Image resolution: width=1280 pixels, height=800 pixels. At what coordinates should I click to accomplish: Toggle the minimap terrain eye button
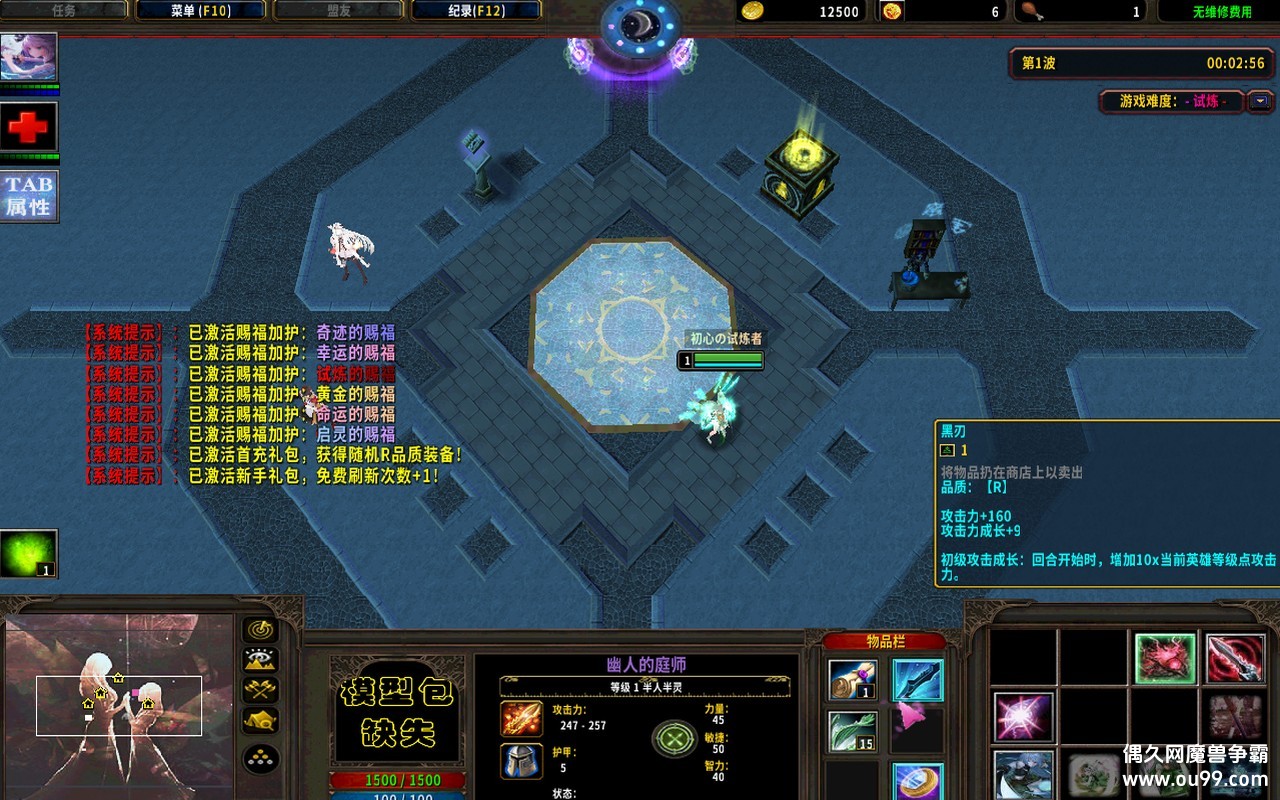261,660
